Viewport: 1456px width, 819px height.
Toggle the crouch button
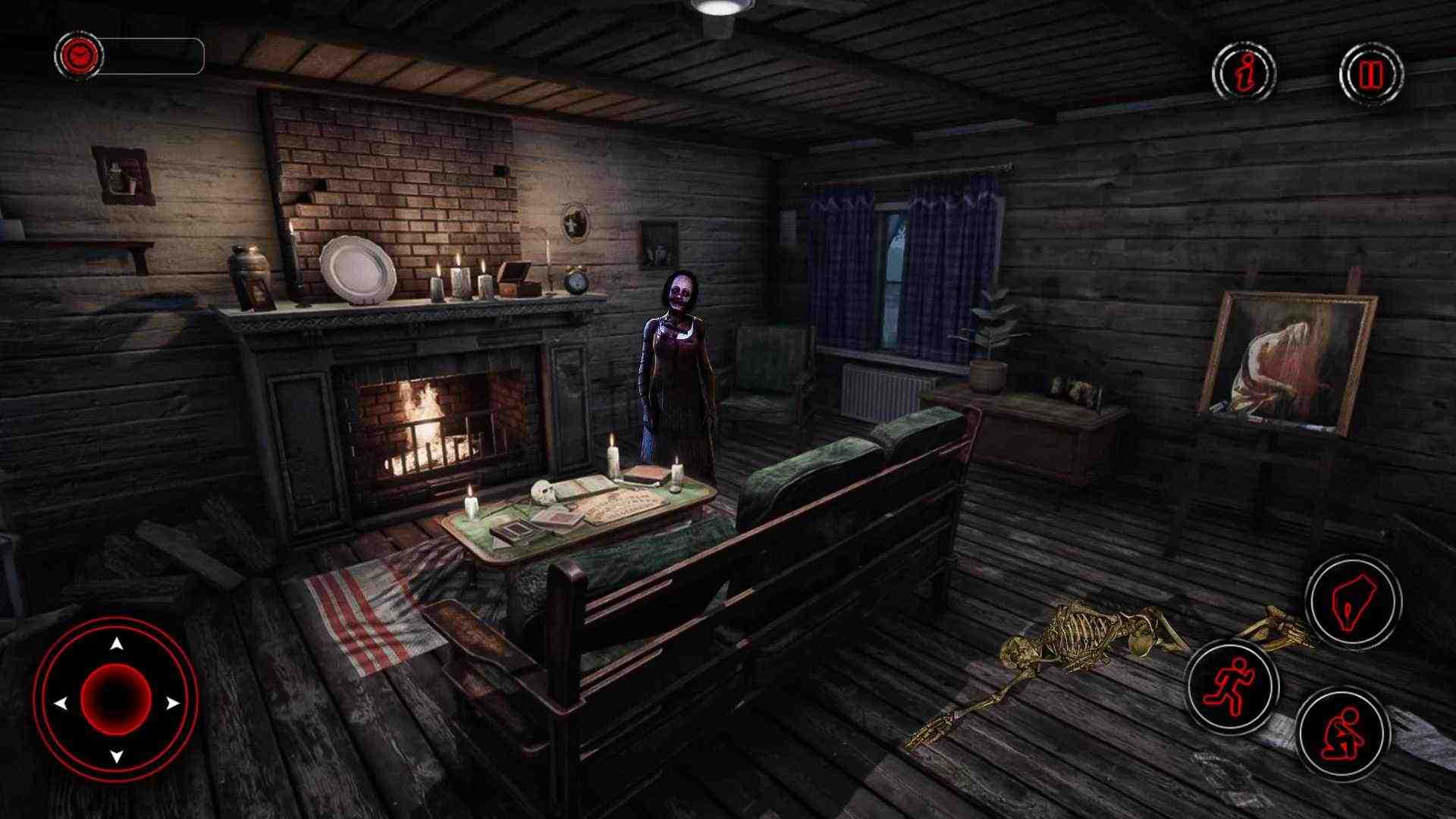coord(1342,733)
